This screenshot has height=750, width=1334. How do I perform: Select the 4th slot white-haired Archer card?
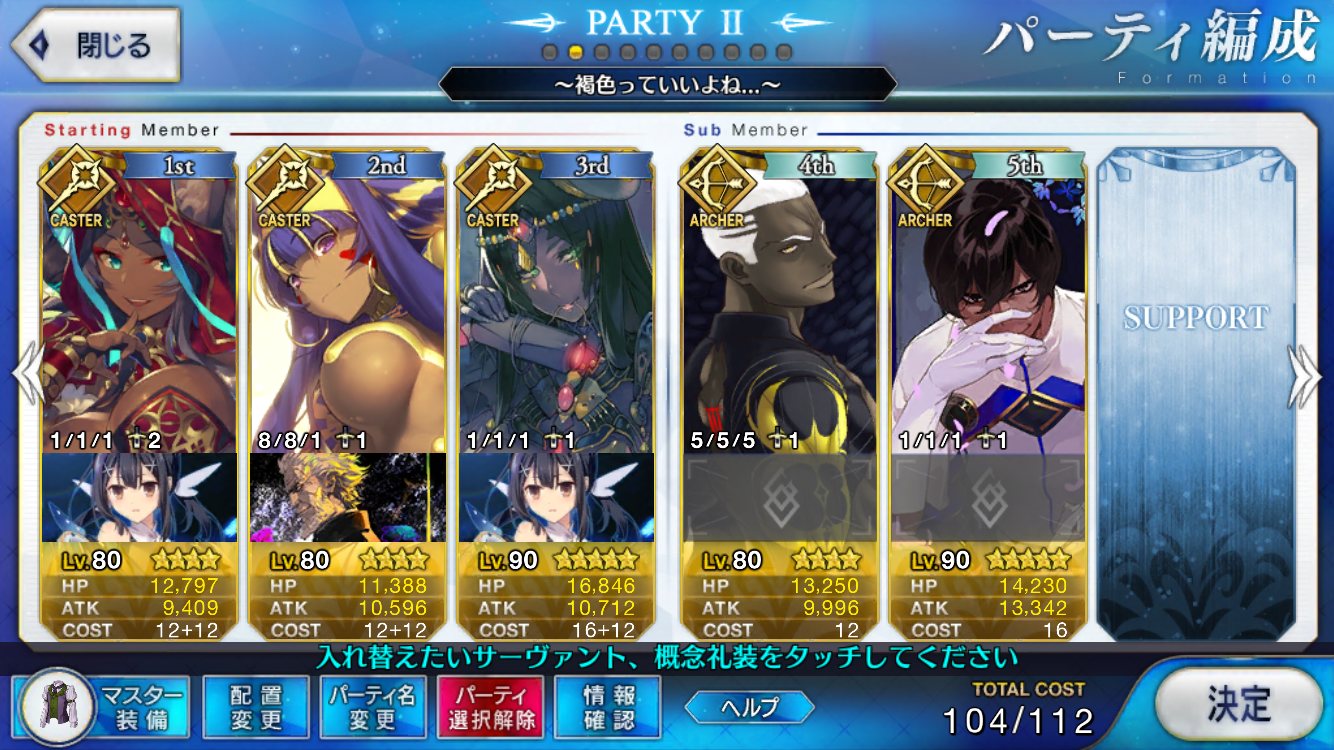tap(779, 300)
